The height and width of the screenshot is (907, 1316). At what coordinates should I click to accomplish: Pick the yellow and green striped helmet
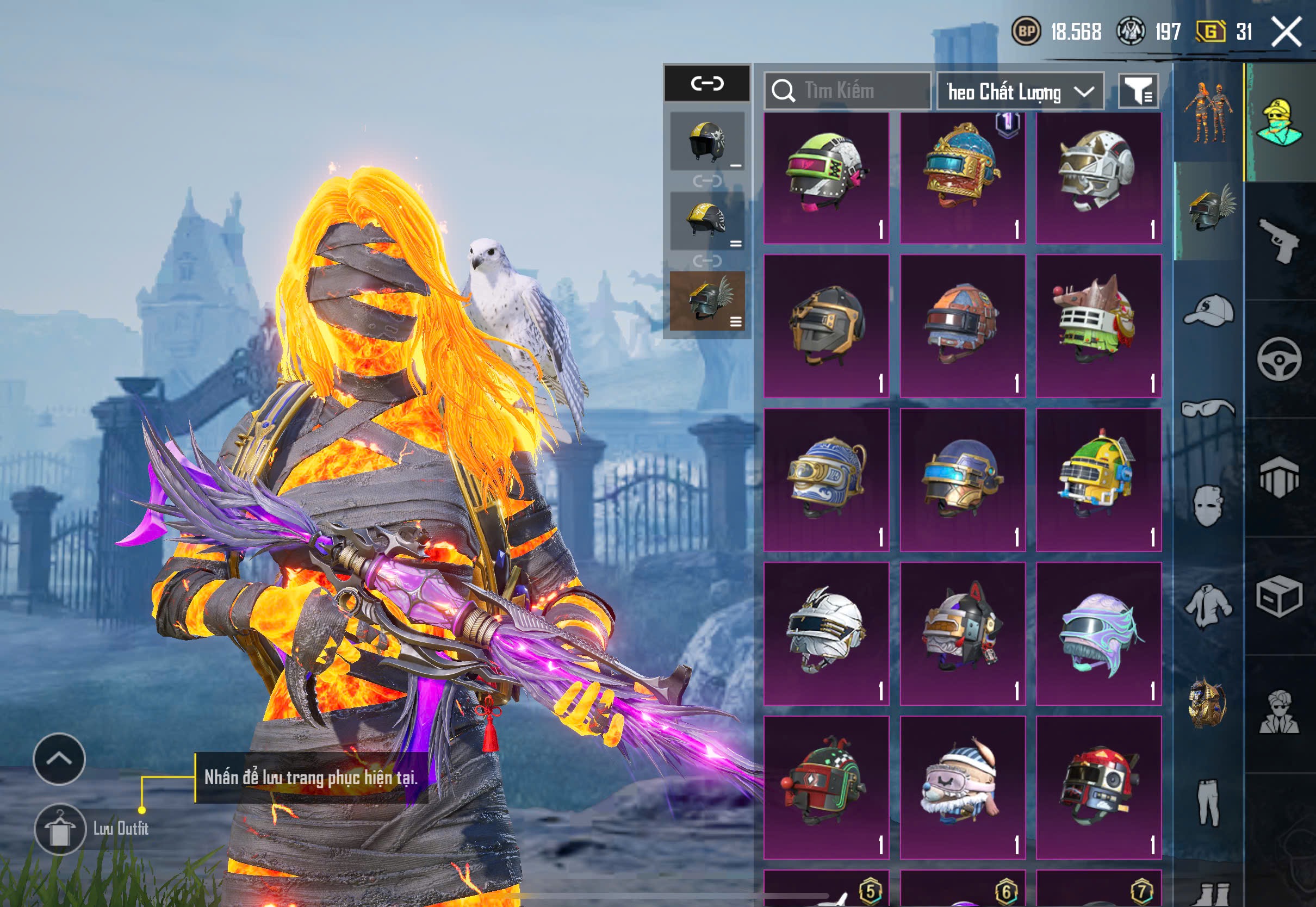click(x=1098, y=479)
